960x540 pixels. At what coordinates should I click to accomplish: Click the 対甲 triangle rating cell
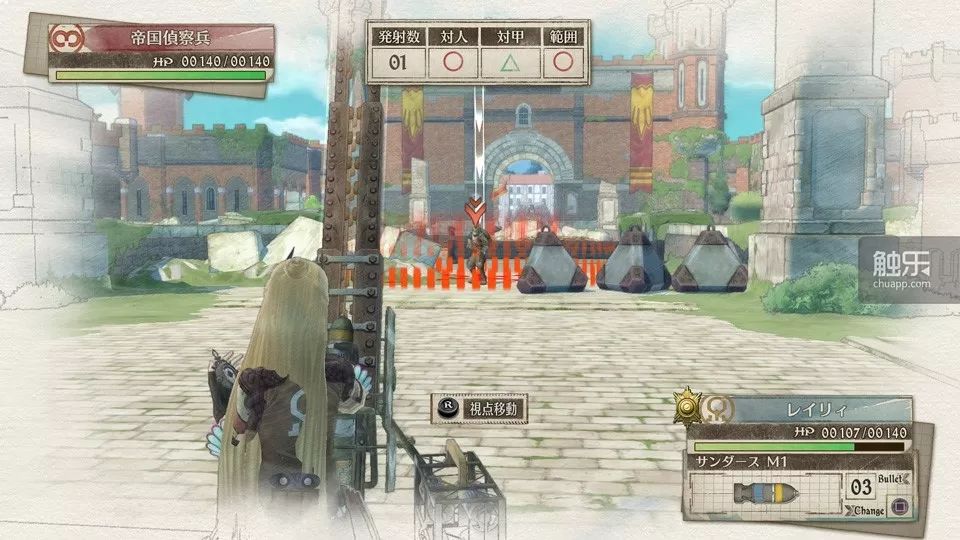click(509, 61)
